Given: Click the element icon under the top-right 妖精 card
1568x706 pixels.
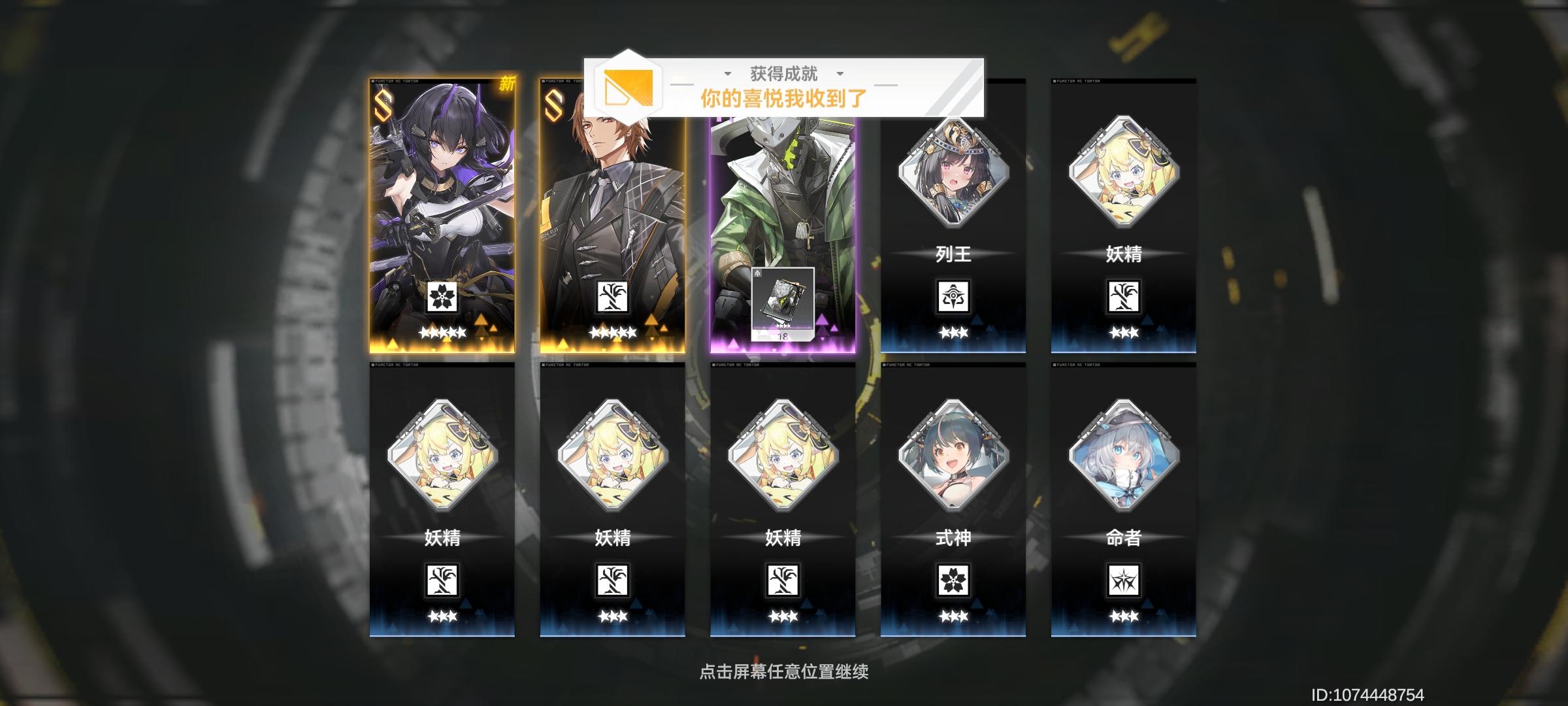Looking at the screenshot, I should [1122, 297].
